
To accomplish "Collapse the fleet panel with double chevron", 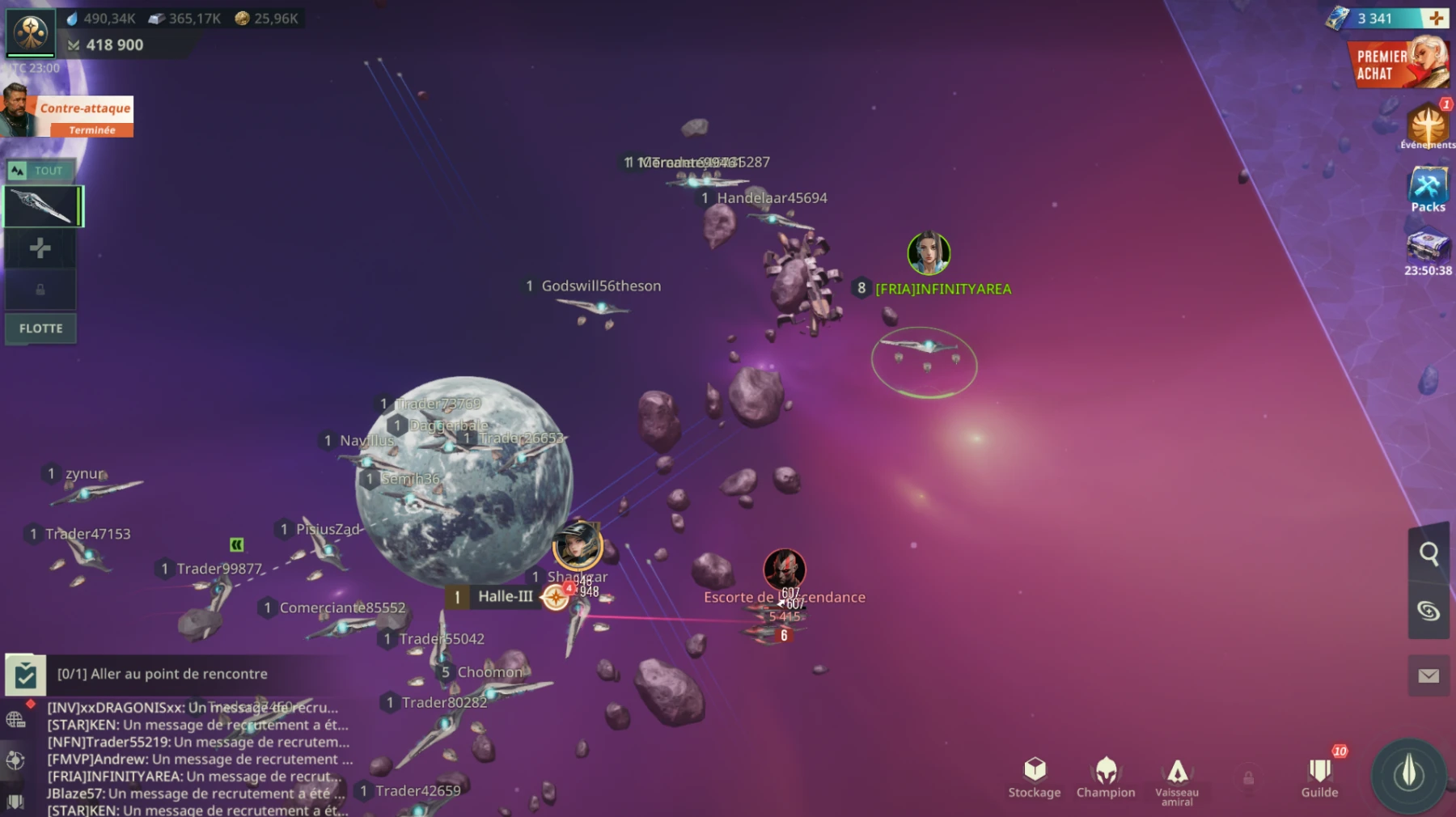I will click(x=239, y=546).
